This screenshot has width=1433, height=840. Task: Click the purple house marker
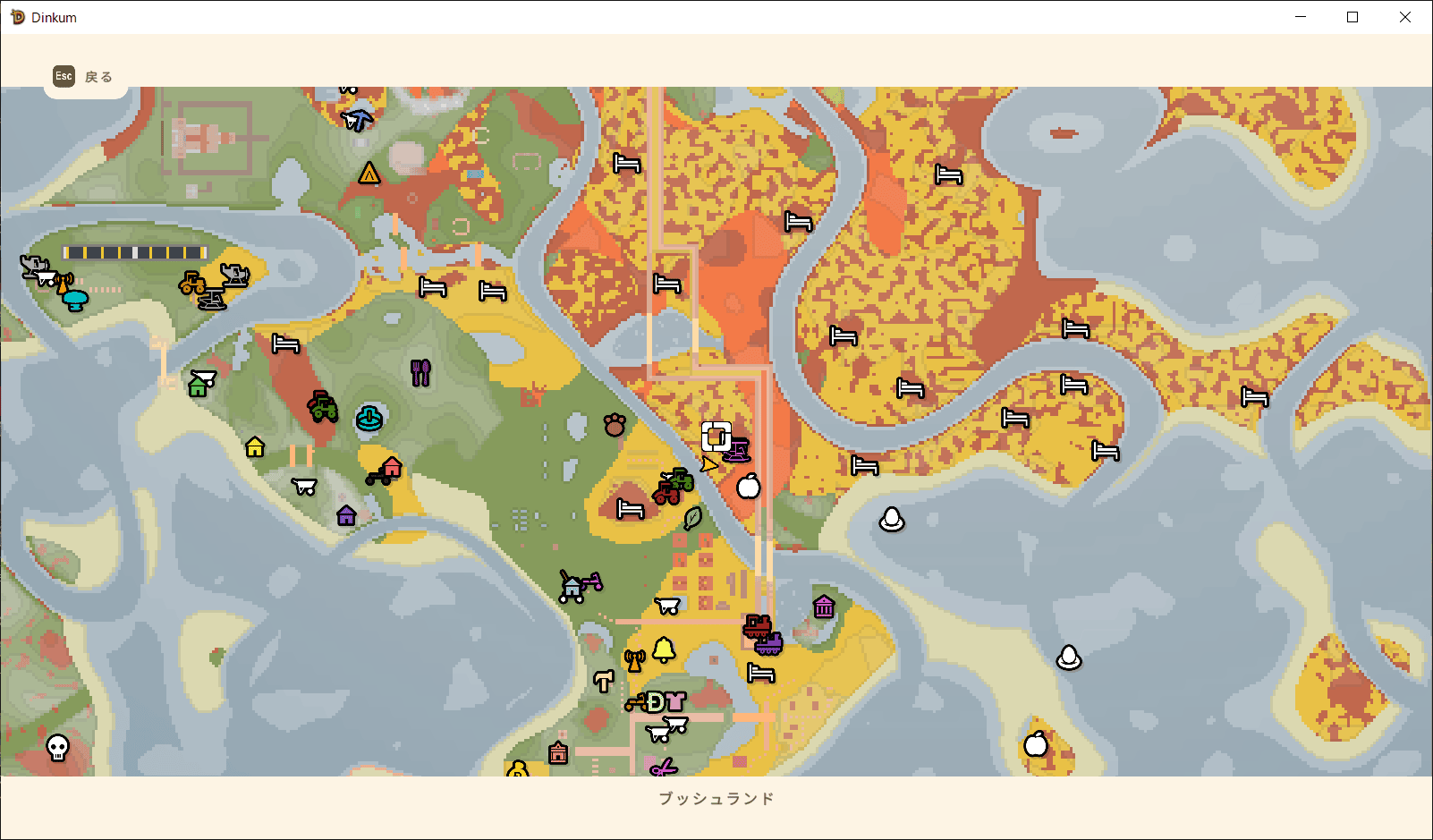[346, 515]
